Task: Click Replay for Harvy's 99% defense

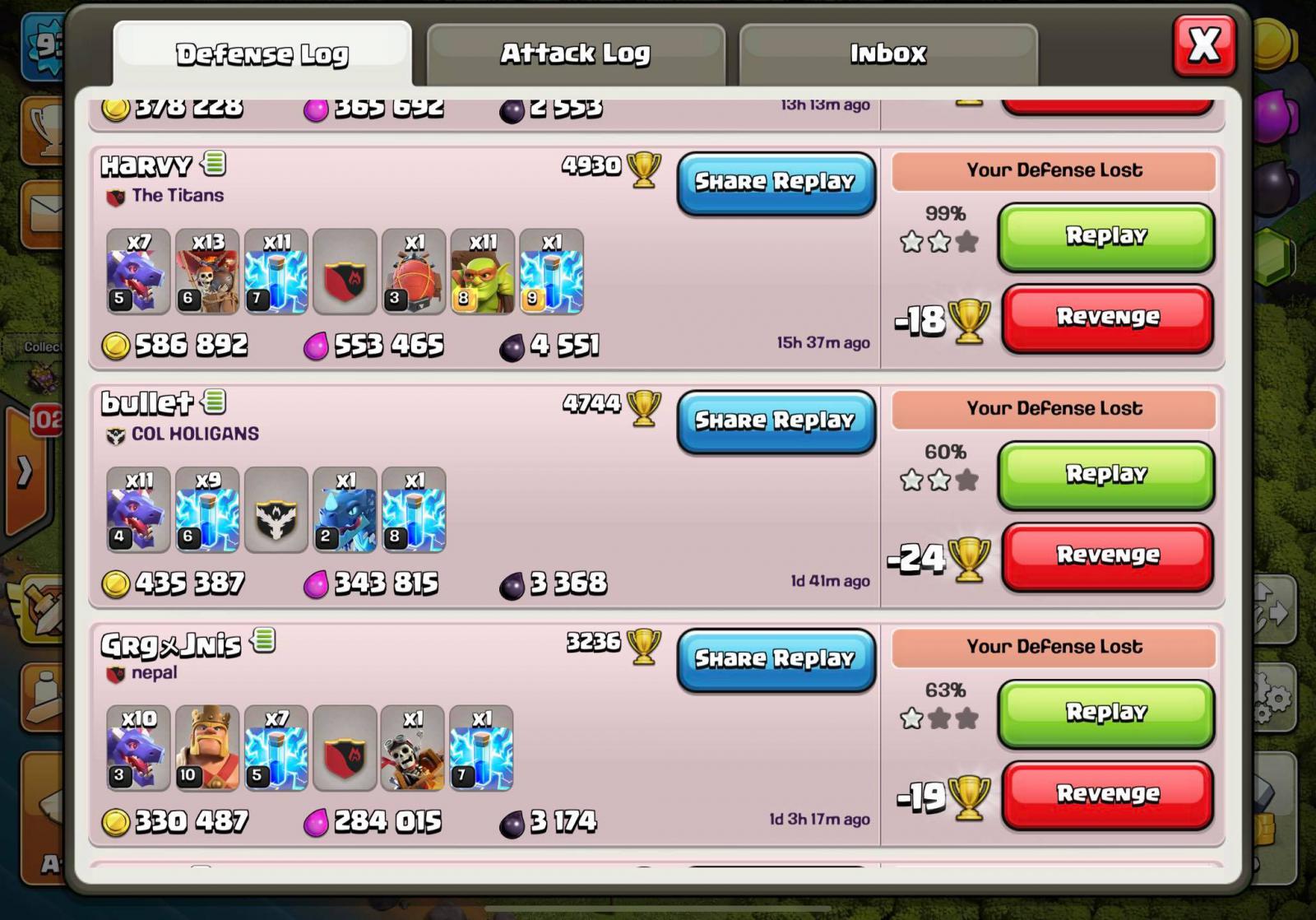Action: point(1106,237)
